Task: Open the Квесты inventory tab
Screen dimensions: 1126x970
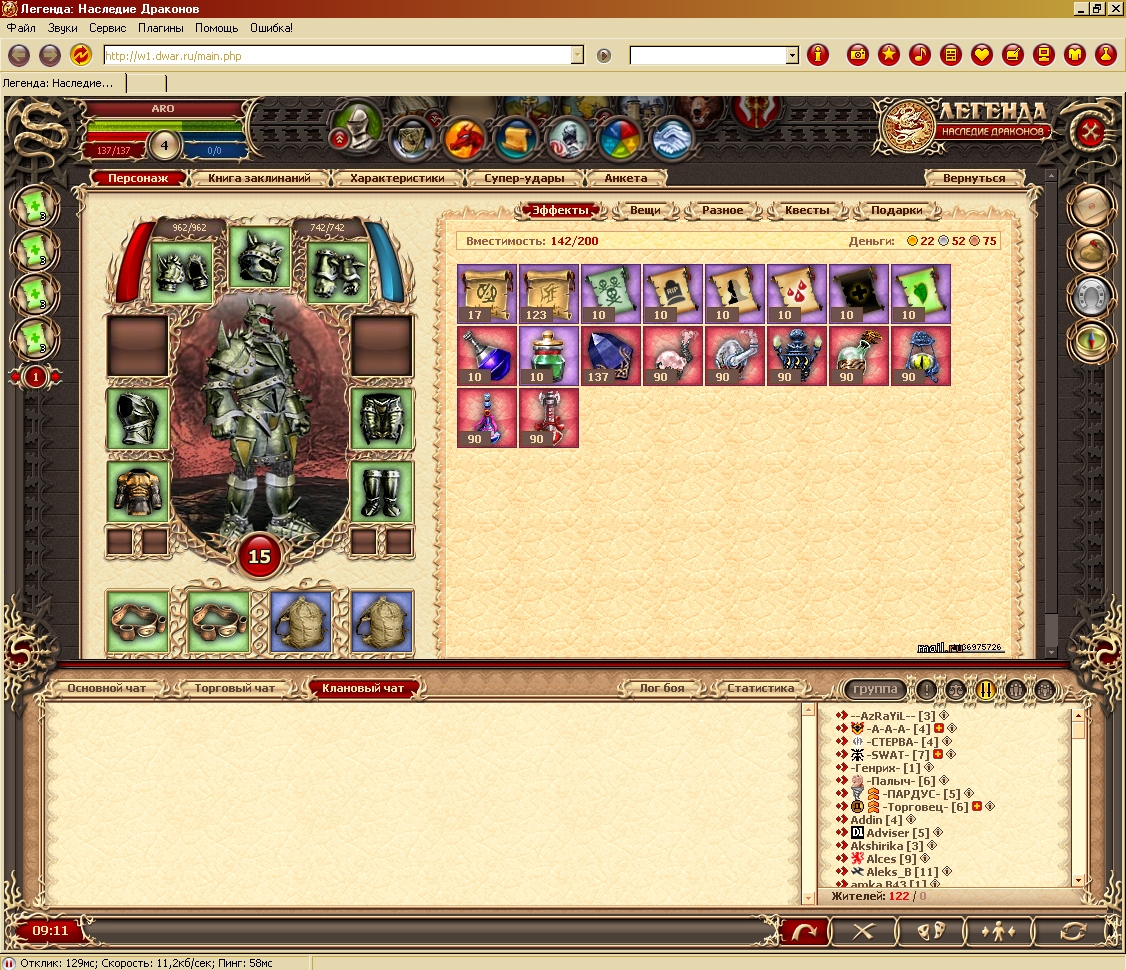Action: [x=806, y=210]
